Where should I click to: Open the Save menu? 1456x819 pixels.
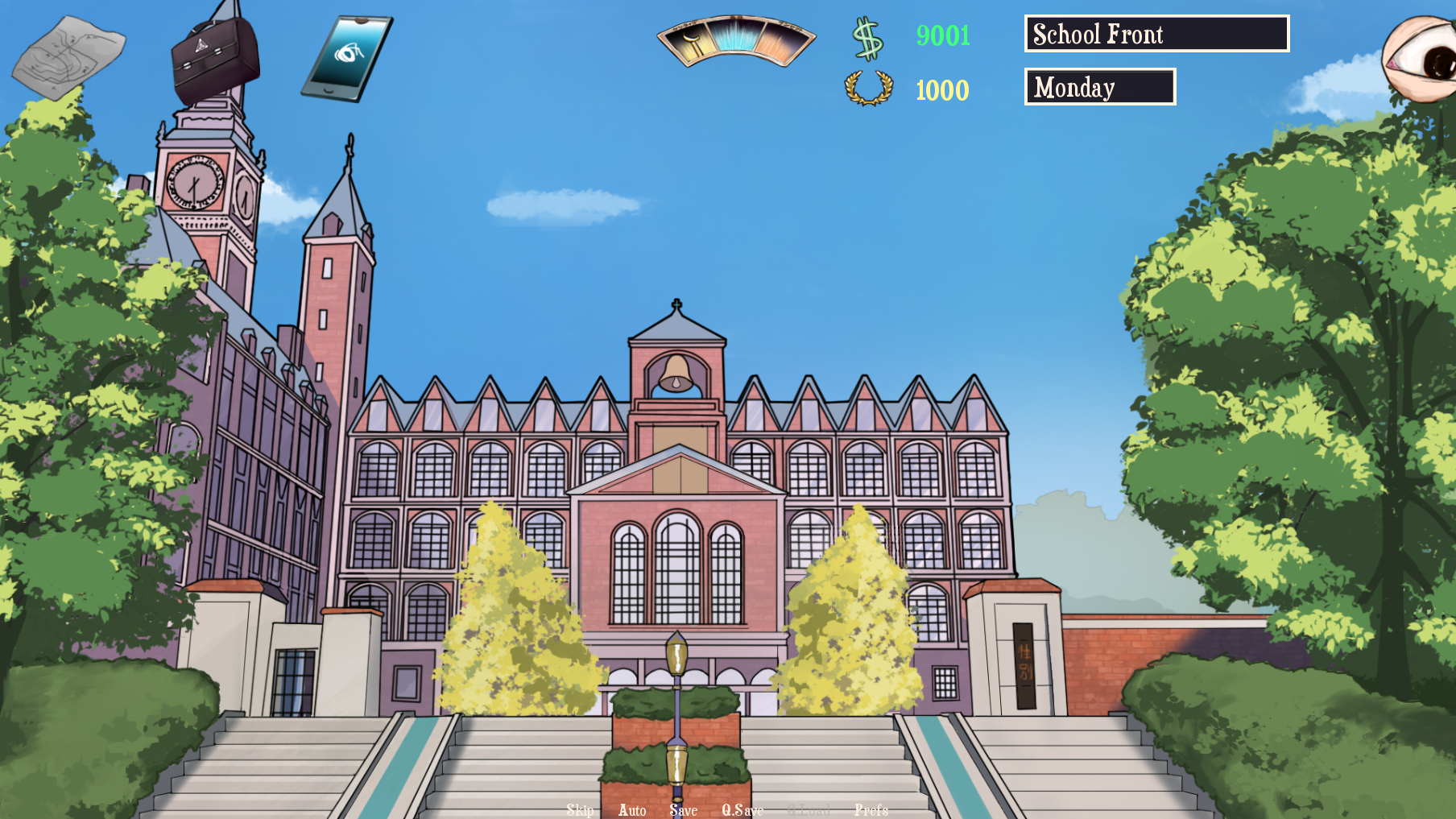(683, 809)
